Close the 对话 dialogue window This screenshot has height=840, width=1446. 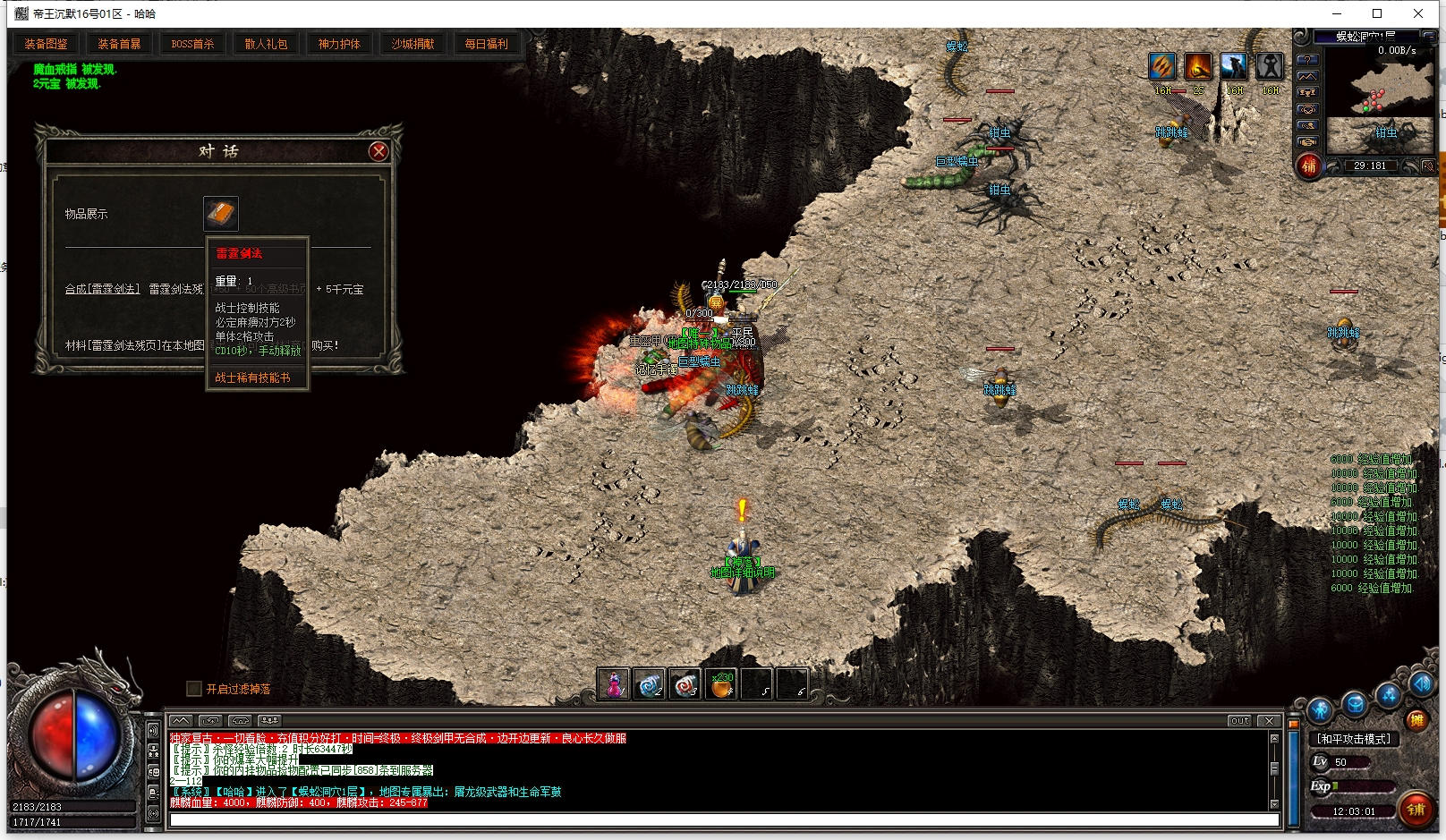(379, 151)
